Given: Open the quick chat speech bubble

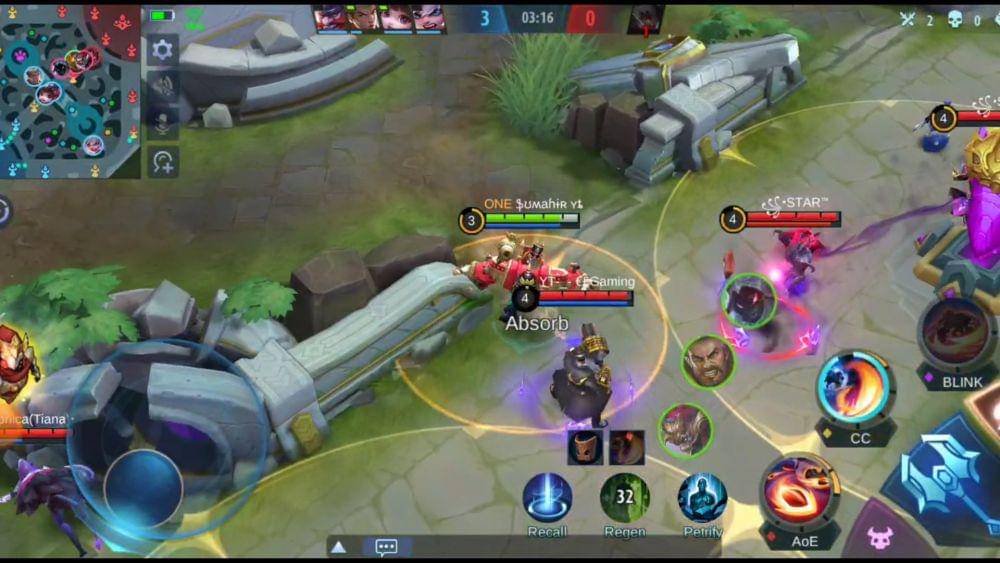Looking at the screenshot, I should (x=386, y=547).
